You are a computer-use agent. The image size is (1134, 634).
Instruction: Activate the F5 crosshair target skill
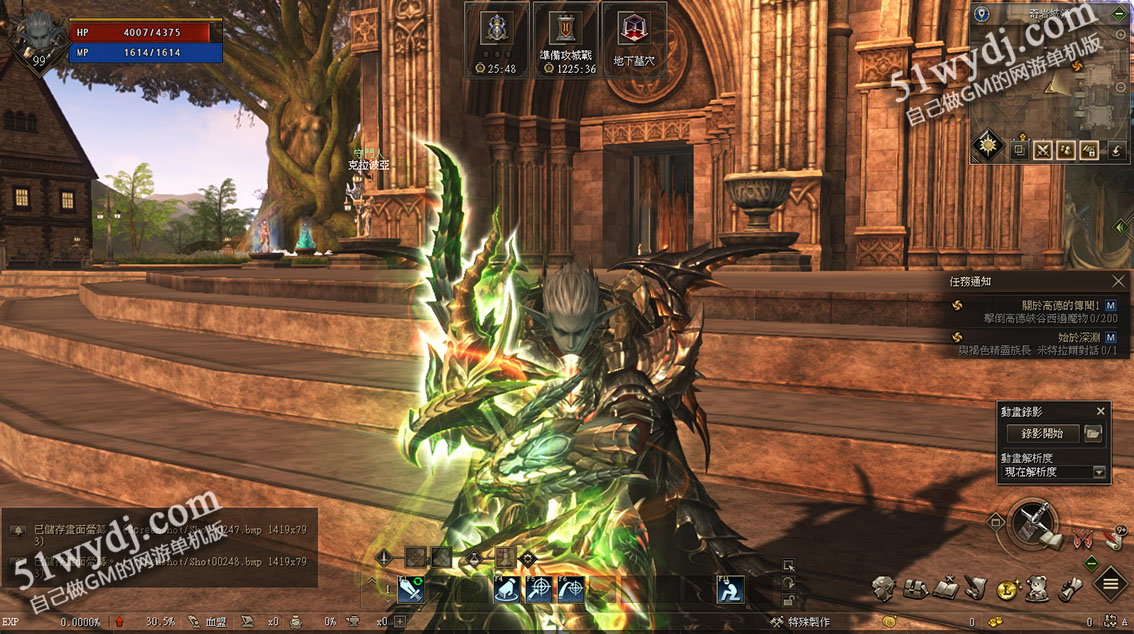(x=539, y=591)
